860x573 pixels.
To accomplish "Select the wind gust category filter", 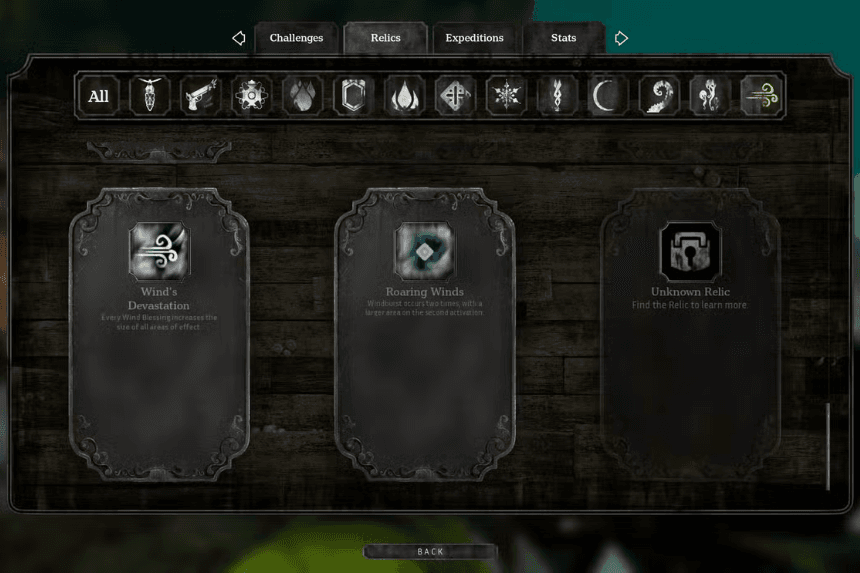I will point(761,96).
